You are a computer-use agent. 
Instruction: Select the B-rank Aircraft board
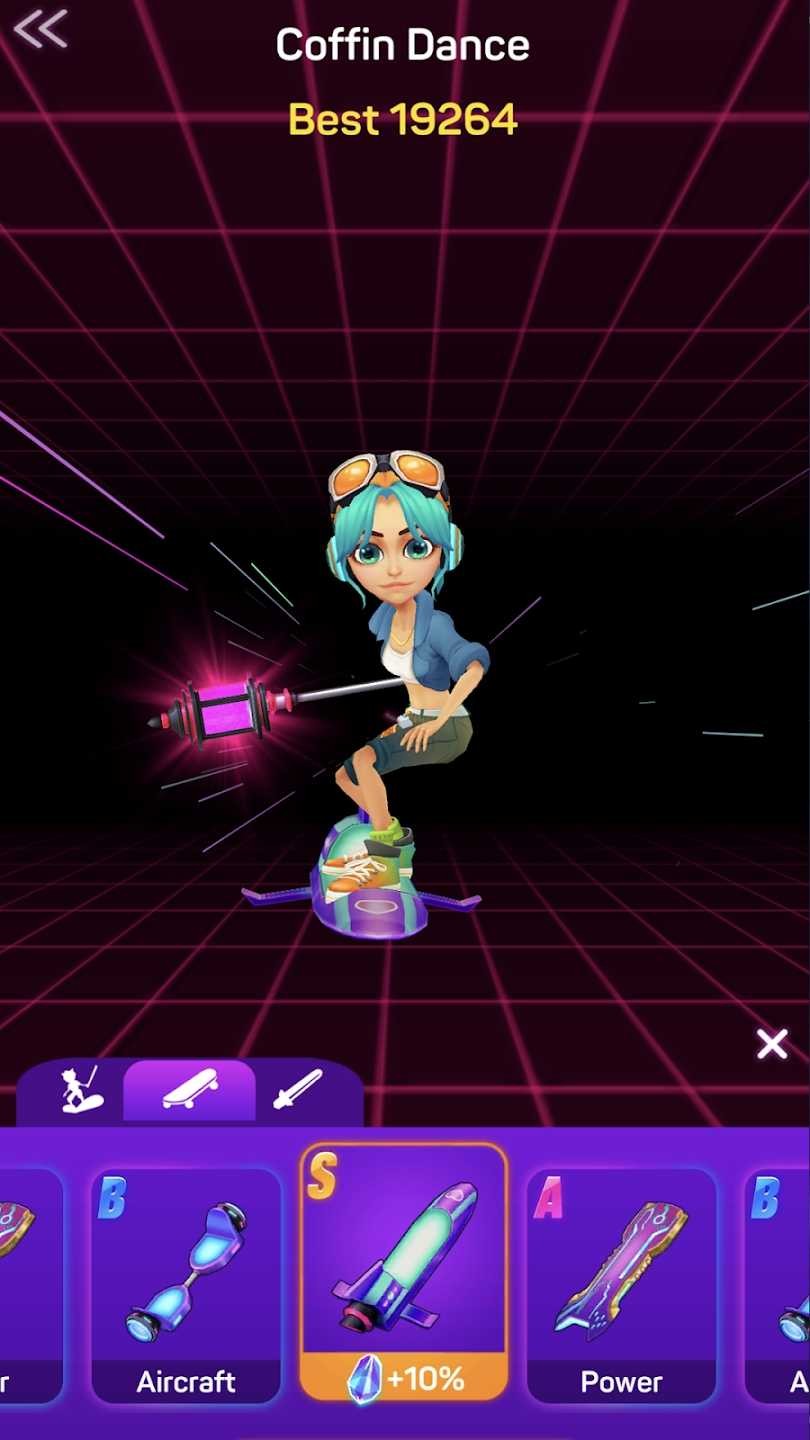click(x=186, y=1285)
